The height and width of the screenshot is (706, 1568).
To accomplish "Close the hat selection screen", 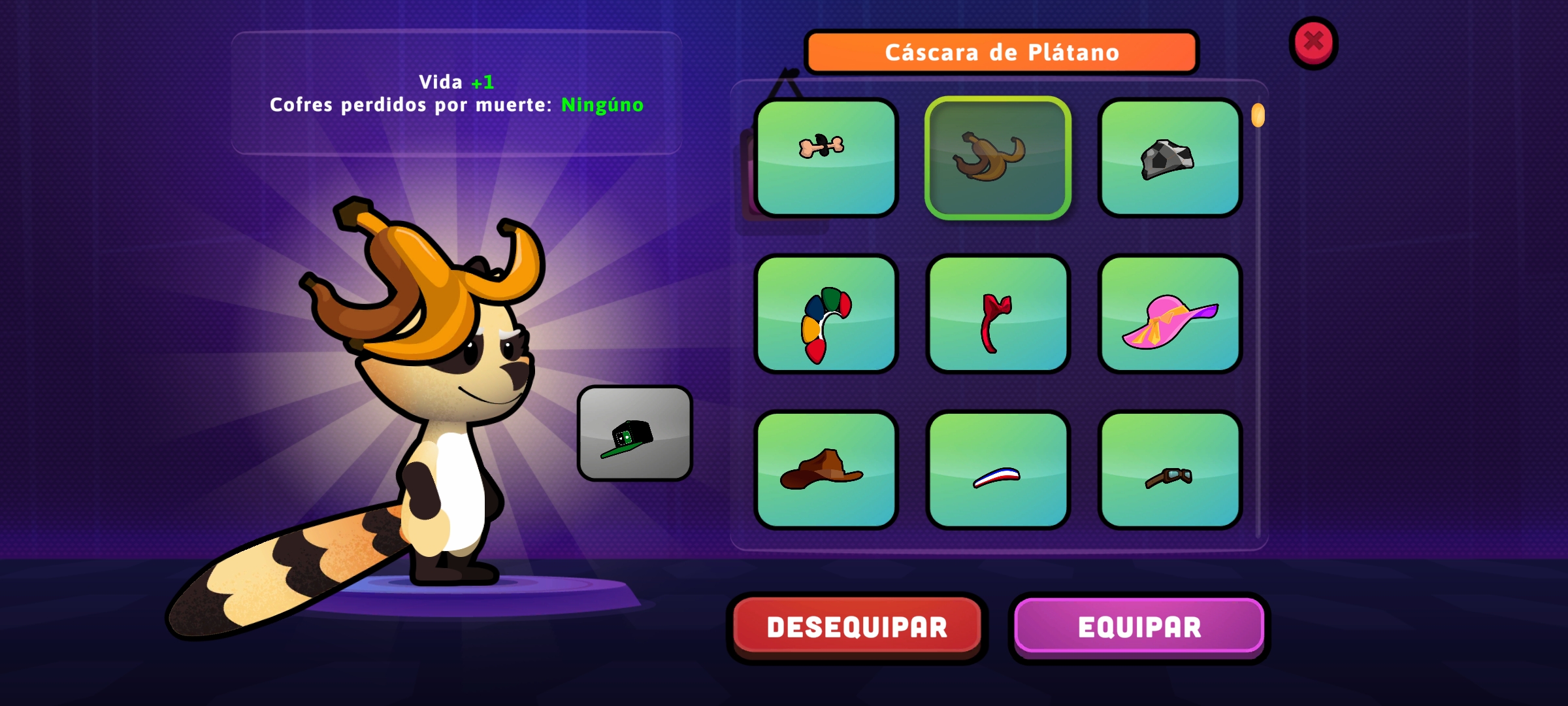I will (x=1313, y=42).
